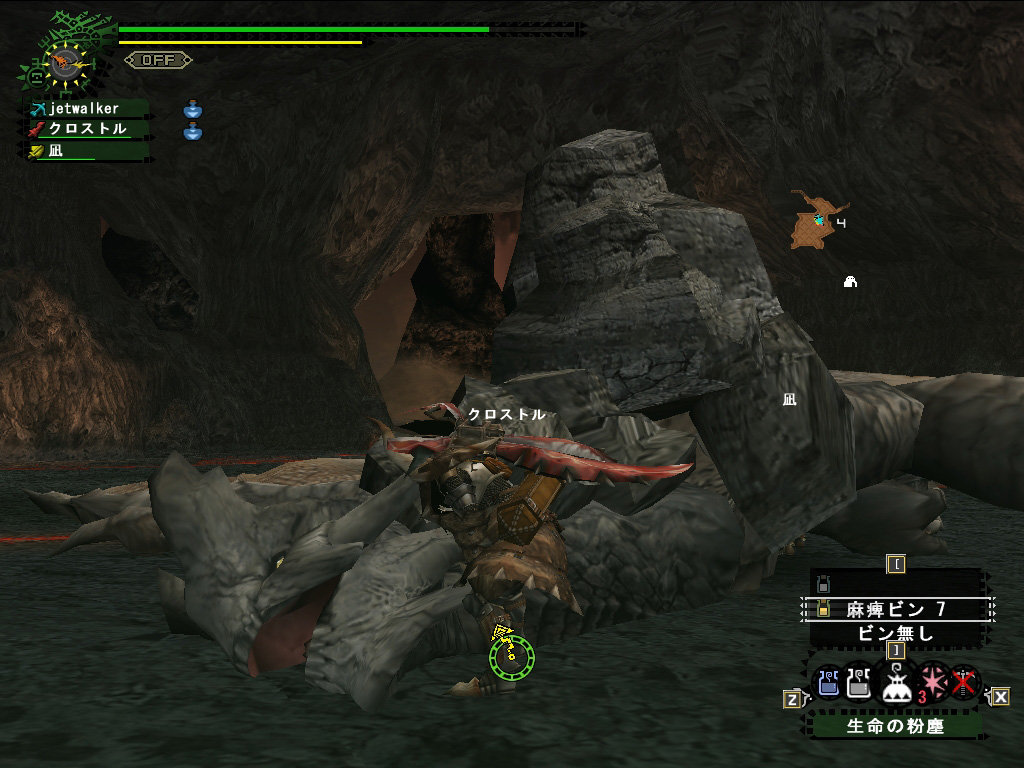The image size is (1024, 768).
Task: Select the クロストル party member row
Action: click(86, 129)
